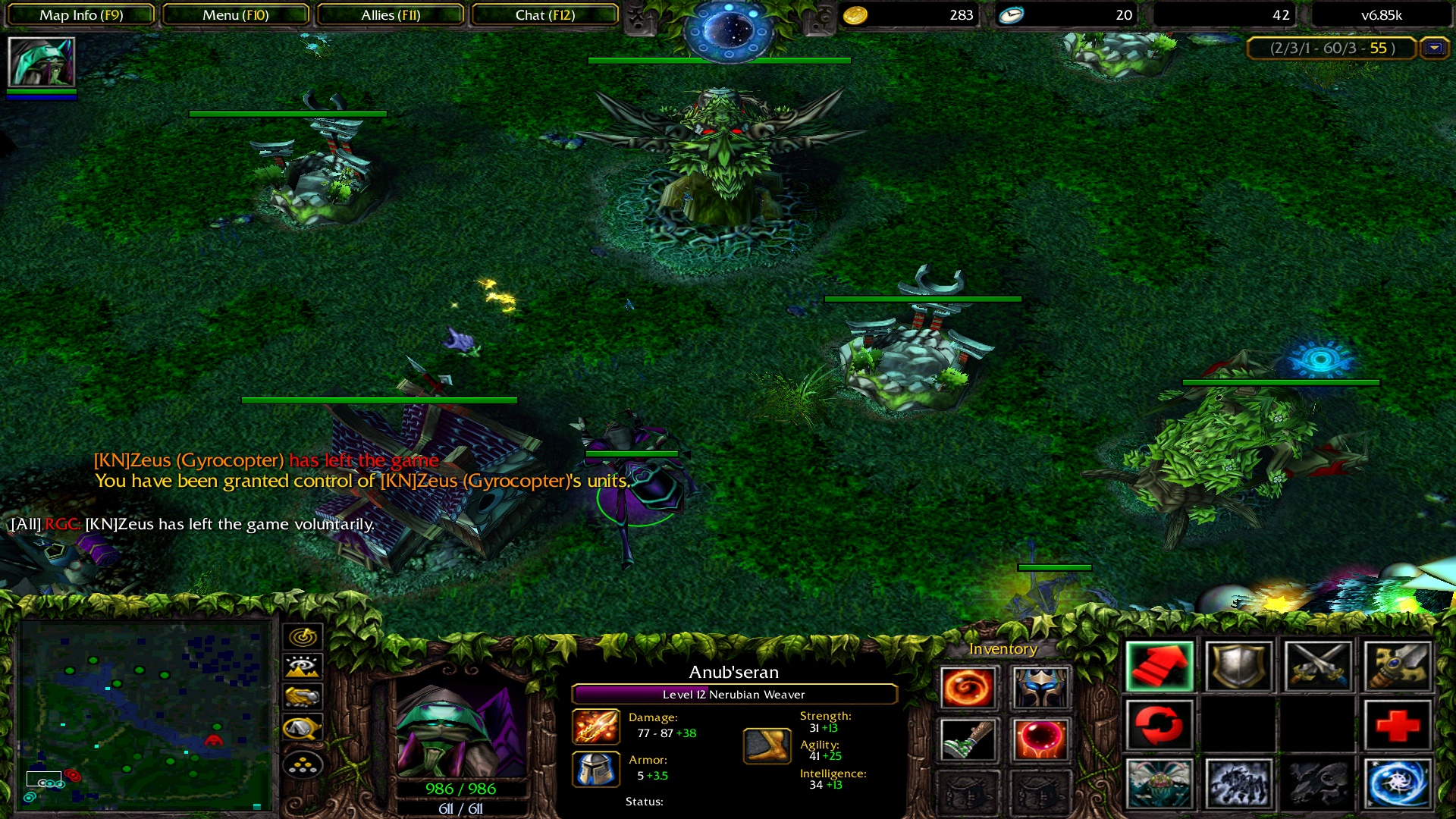
Task: Toggle minimap ally color mode
Action: click(303, 697)
